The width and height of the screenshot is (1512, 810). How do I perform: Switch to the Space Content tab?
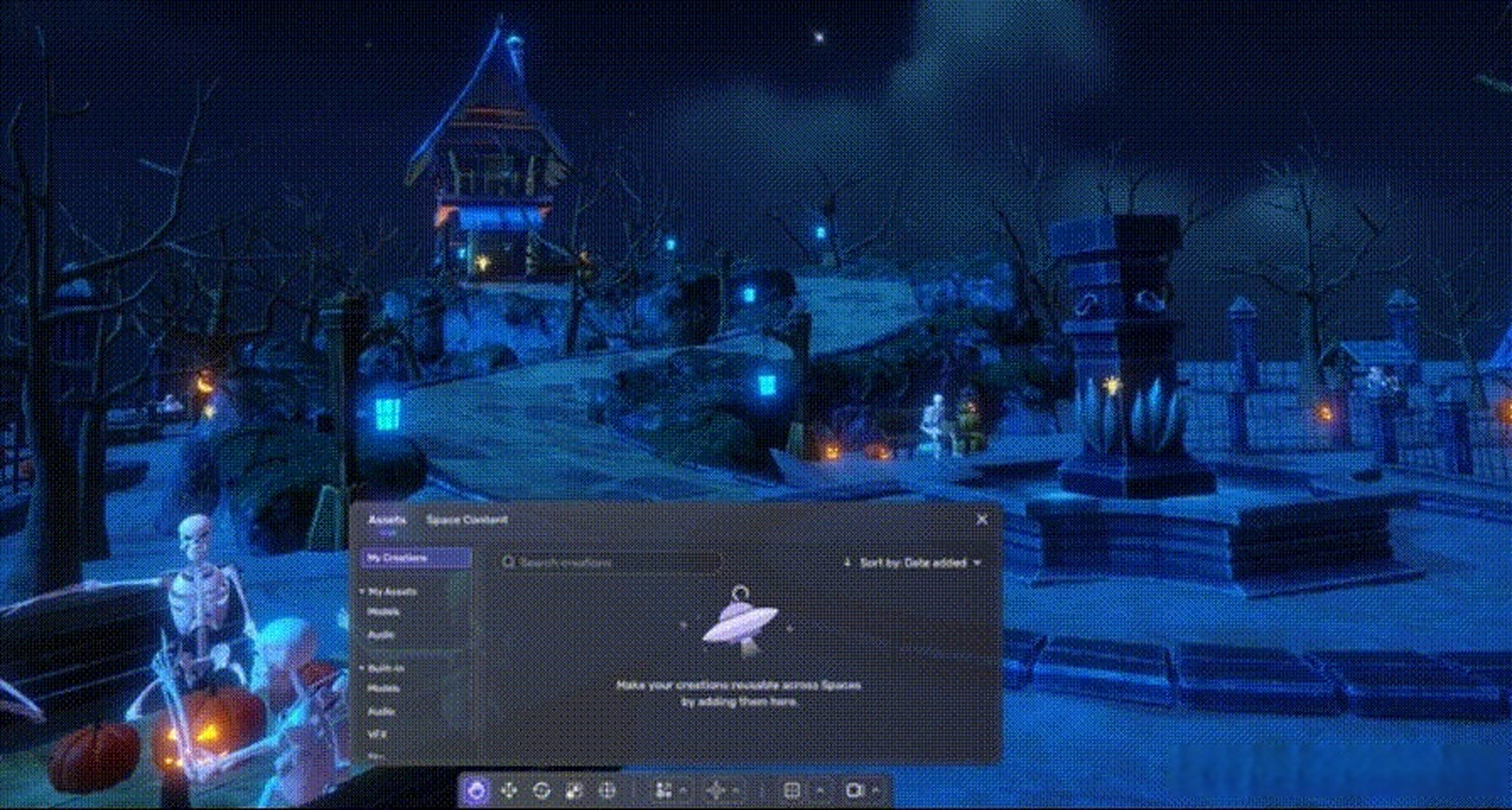466,518
